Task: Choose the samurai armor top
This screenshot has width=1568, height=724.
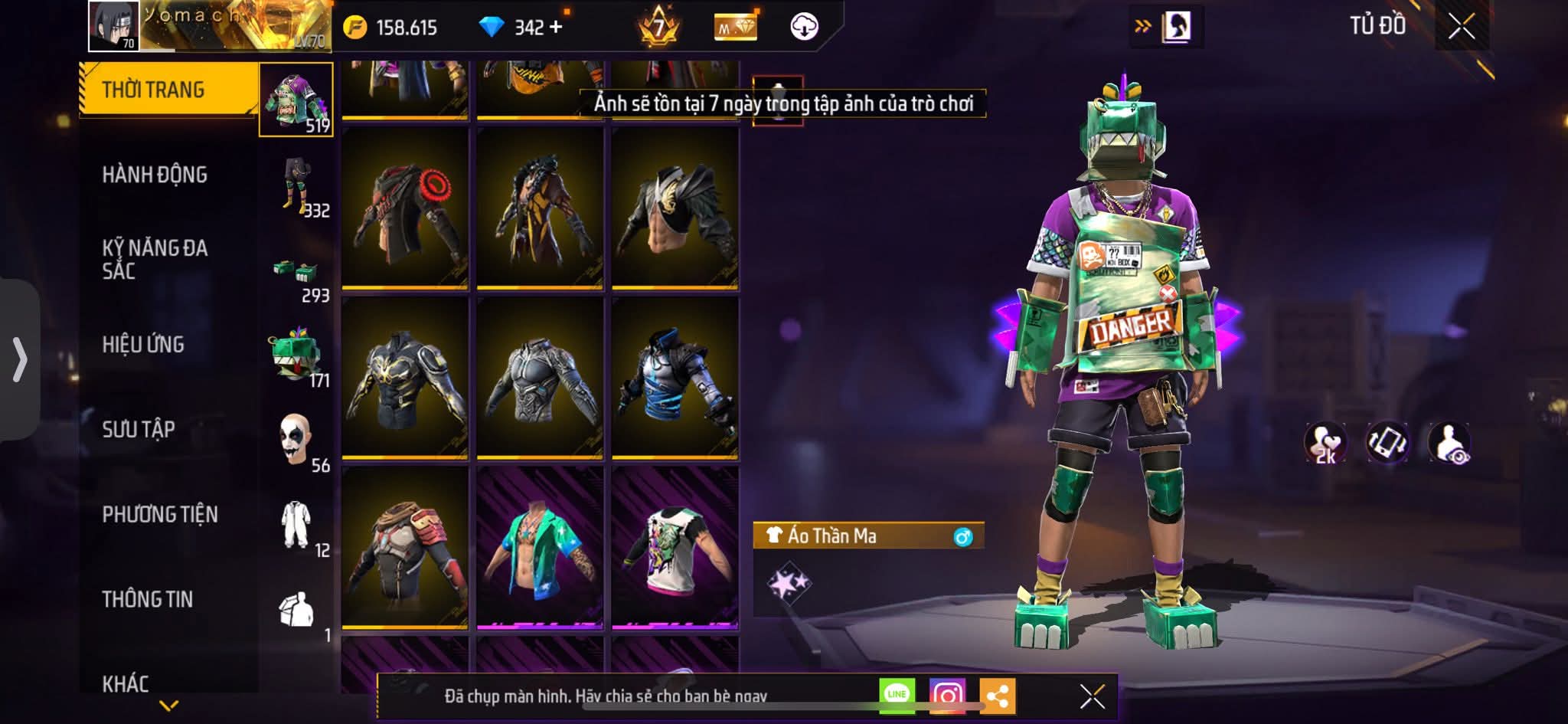Action: tap(405, 548)
